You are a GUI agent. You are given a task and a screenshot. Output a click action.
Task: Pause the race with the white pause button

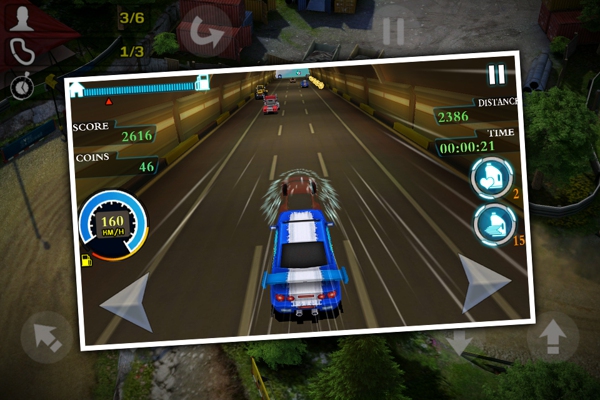496,74
